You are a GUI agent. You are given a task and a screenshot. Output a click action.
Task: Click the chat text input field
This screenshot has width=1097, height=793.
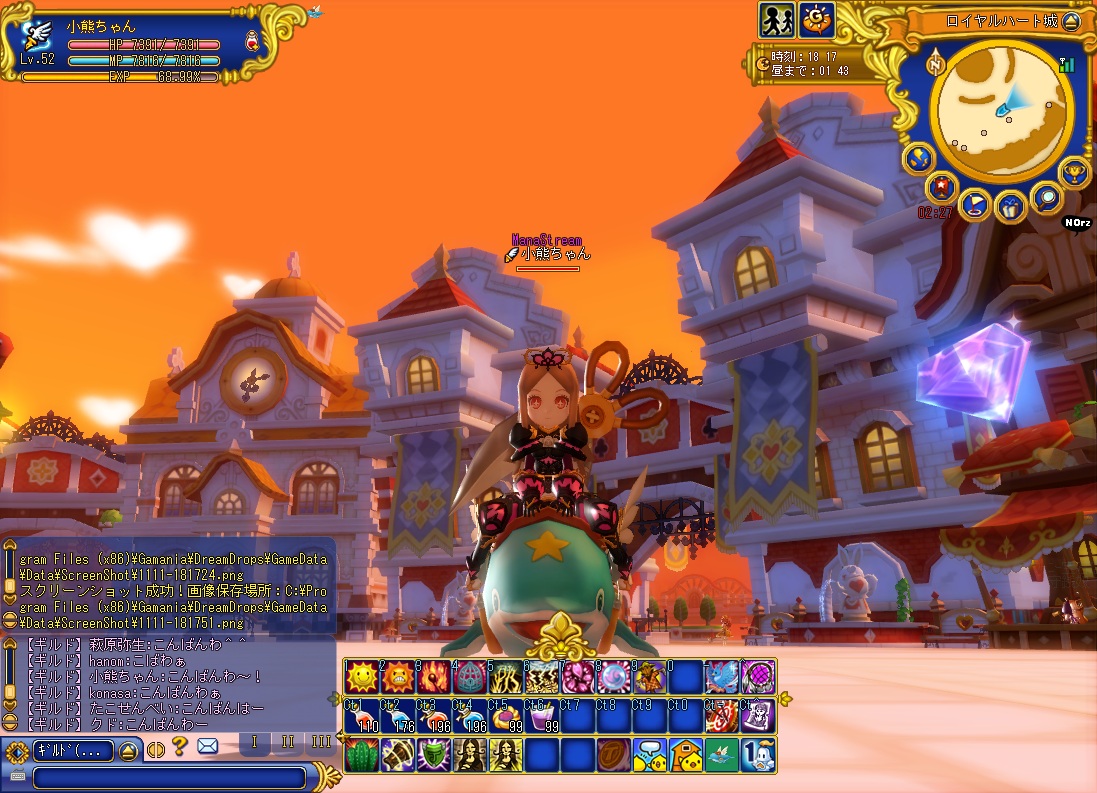point(168,777)
